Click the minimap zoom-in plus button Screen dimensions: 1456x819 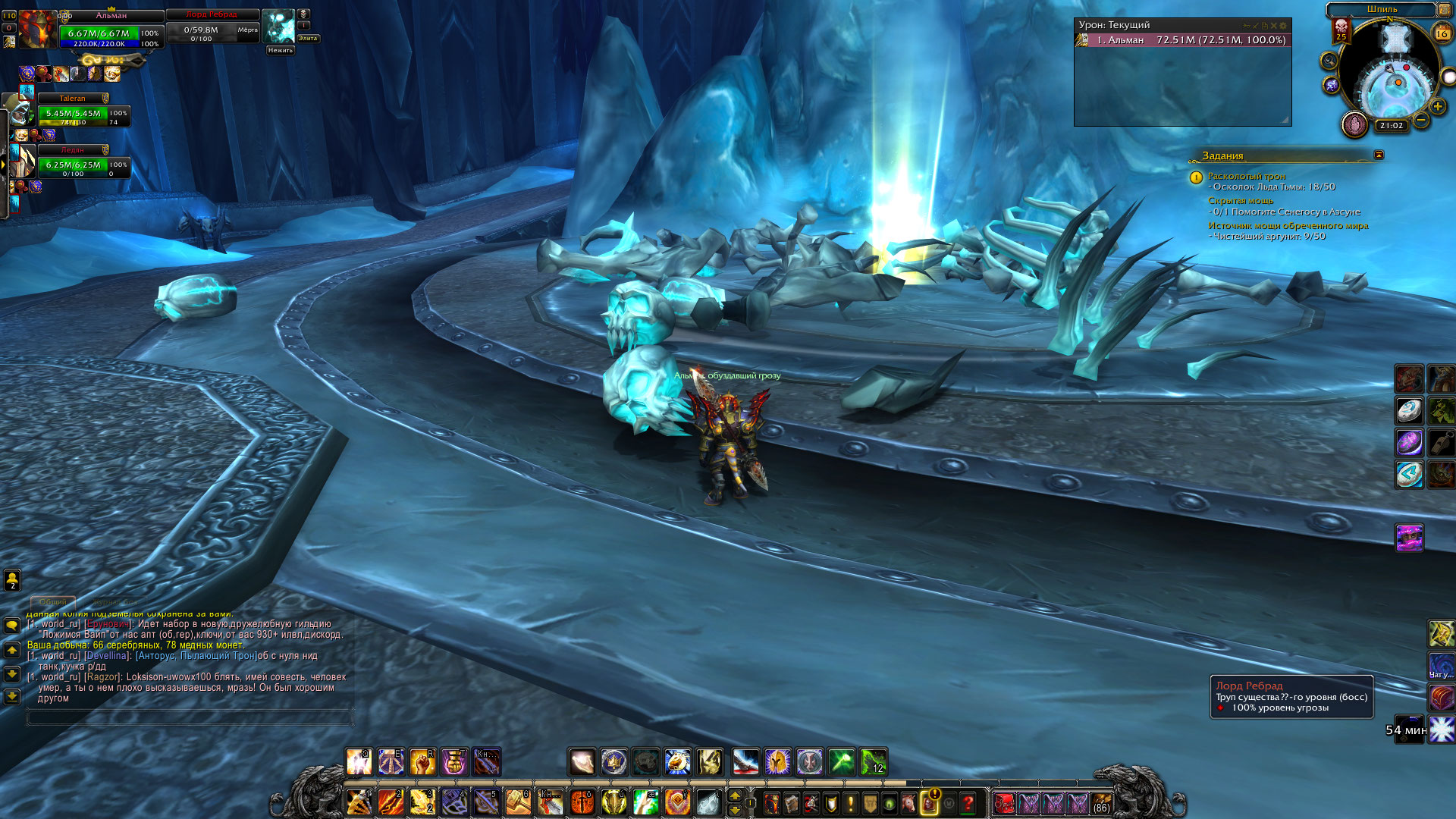pos(1437,107)
